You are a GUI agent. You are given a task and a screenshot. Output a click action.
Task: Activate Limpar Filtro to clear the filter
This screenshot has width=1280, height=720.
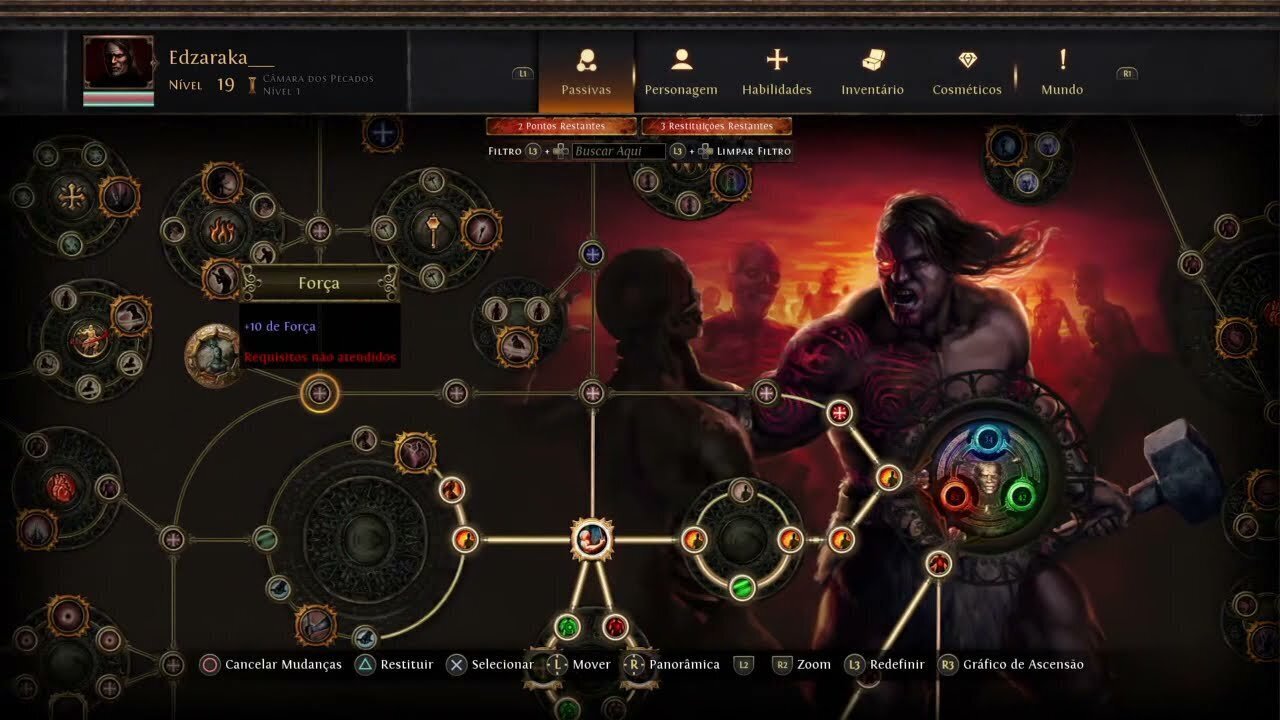tap(752, 150)
